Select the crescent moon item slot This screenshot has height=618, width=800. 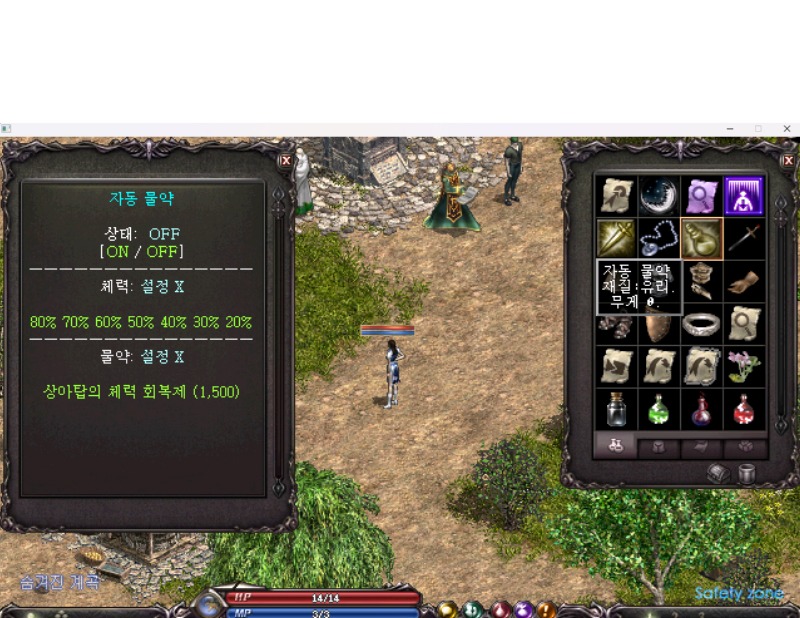pos(658,196)
